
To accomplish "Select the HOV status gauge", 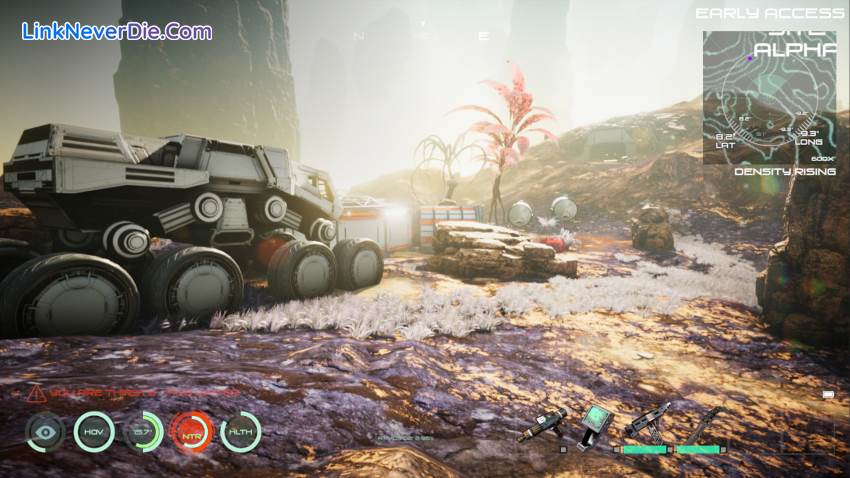I will pos(94,432).
